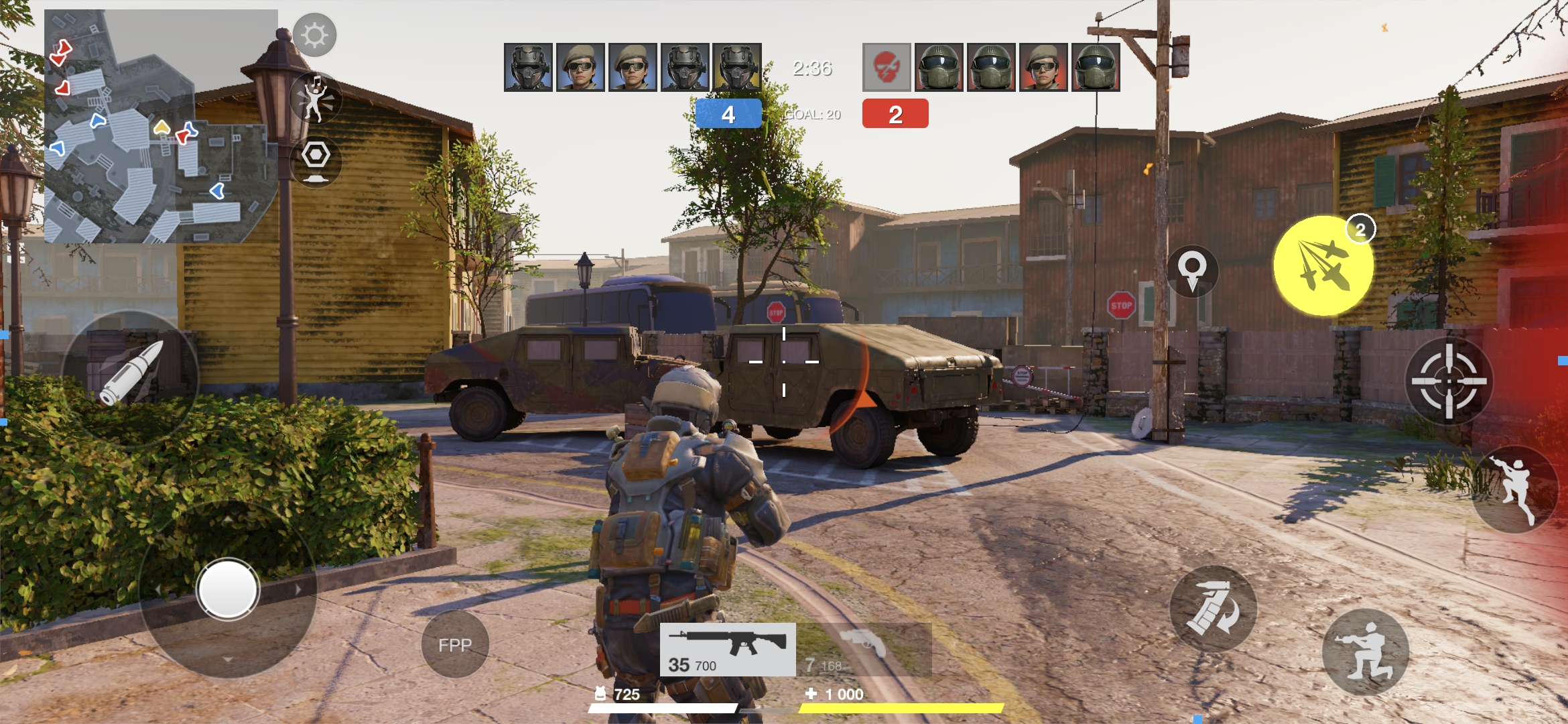The height and width of the screenshot is (724, 1568).
Task: Reload weapon with the magazine button
Action: [1213, 608]
